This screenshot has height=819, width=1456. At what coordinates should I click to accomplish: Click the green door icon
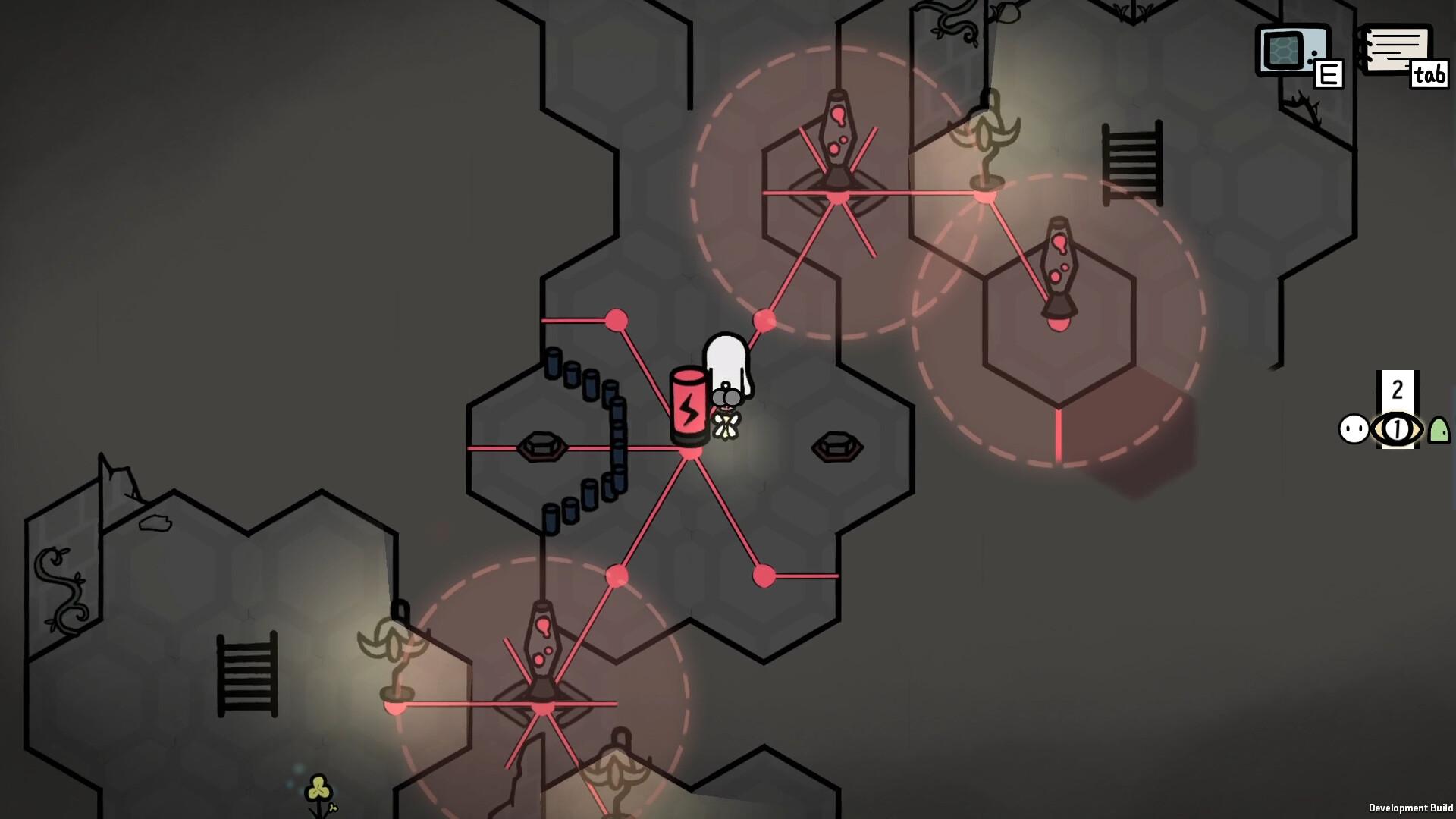click(x=1439, y=430)
